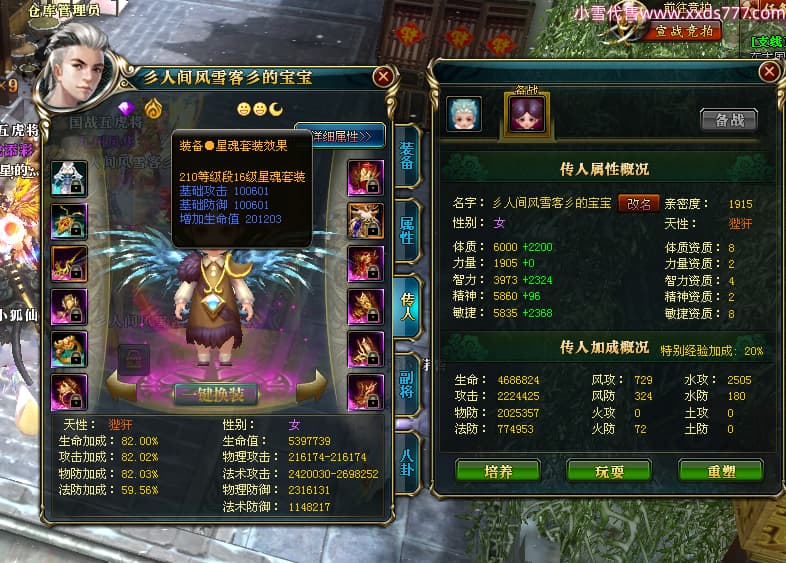Open 详细属性 detailed attributes
This screenshot has width=786, height=563.
coord(341,135)
